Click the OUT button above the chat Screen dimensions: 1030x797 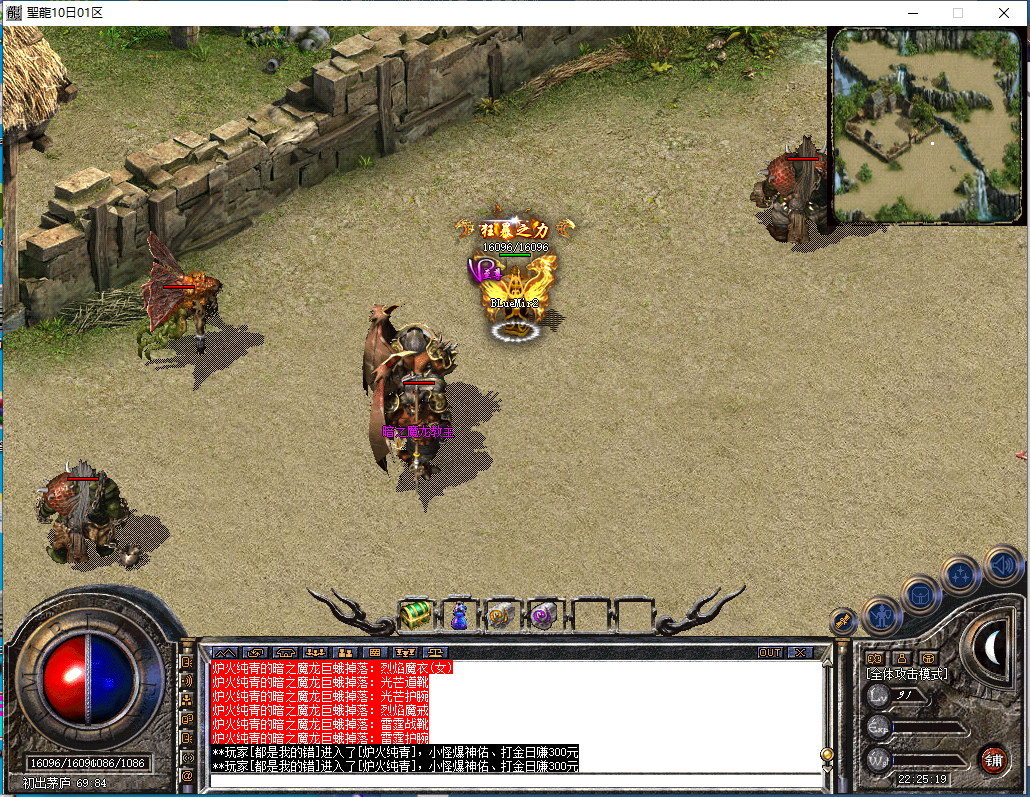coord(770,652)
